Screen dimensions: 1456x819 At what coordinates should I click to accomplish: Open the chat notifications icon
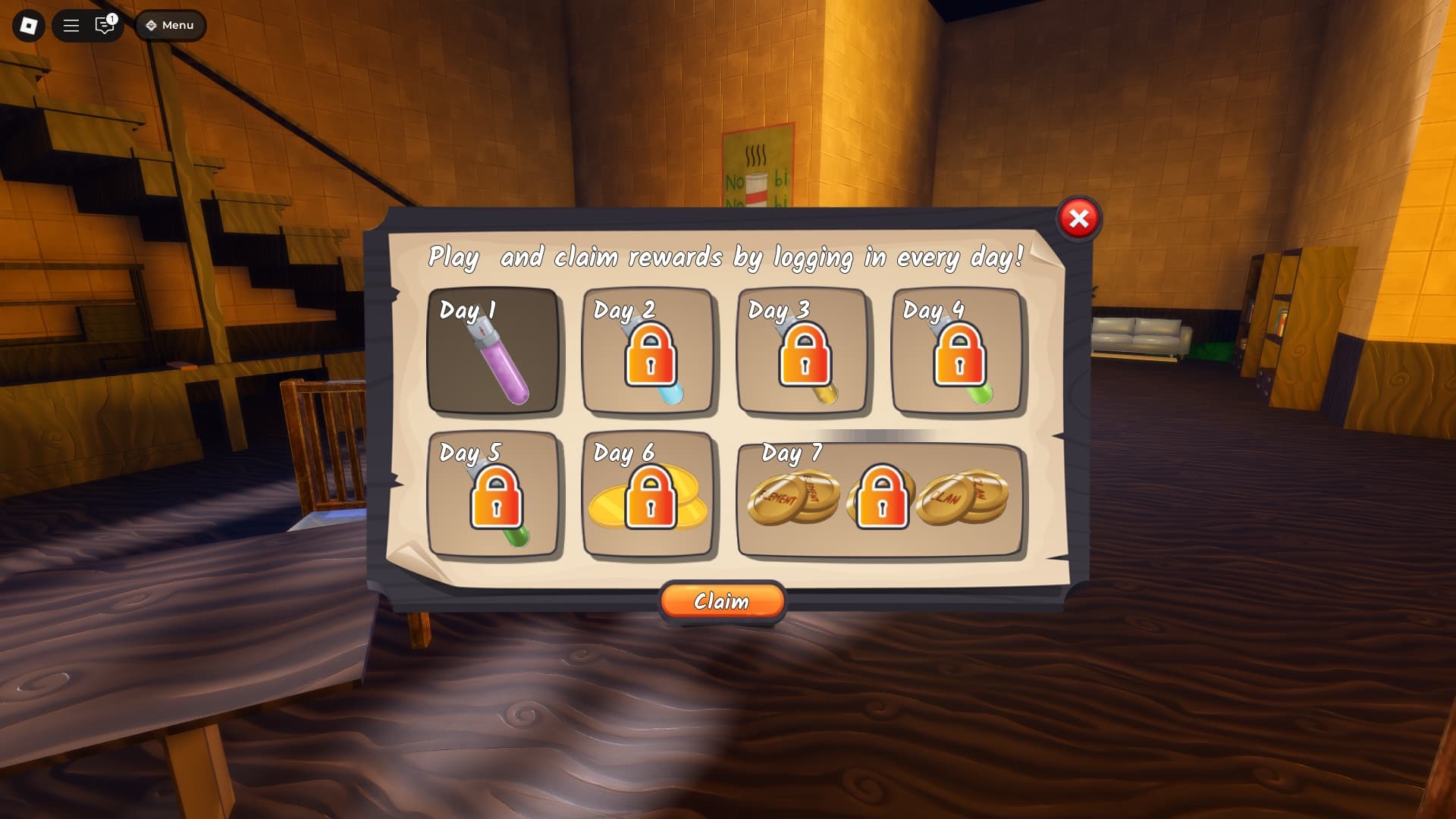[105, 26]
